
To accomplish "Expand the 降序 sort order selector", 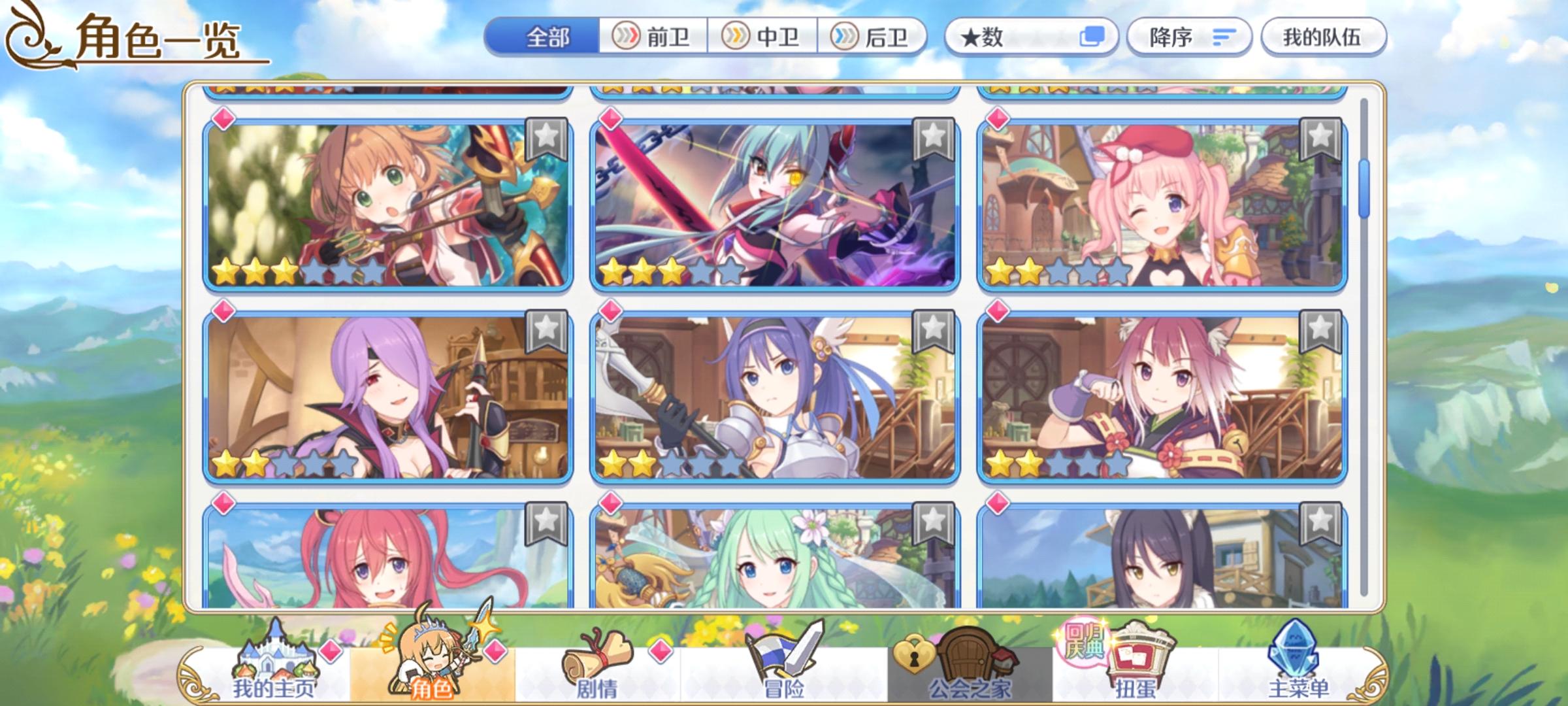I will coord(1189,37).
